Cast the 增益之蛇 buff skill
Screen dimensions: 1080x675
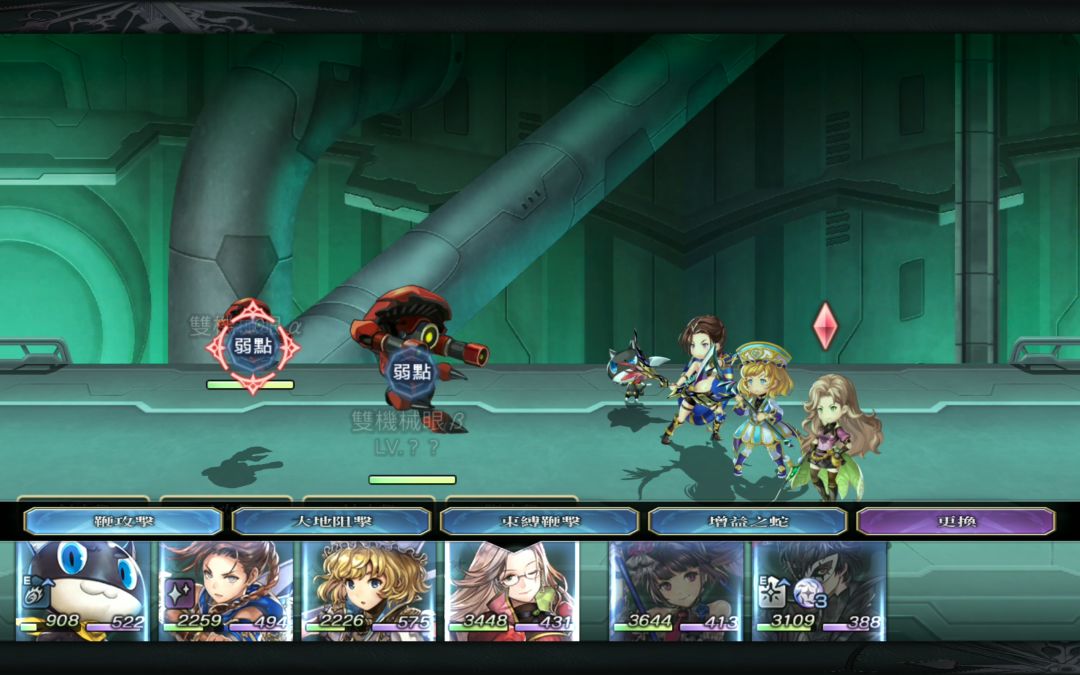[747, 521]
